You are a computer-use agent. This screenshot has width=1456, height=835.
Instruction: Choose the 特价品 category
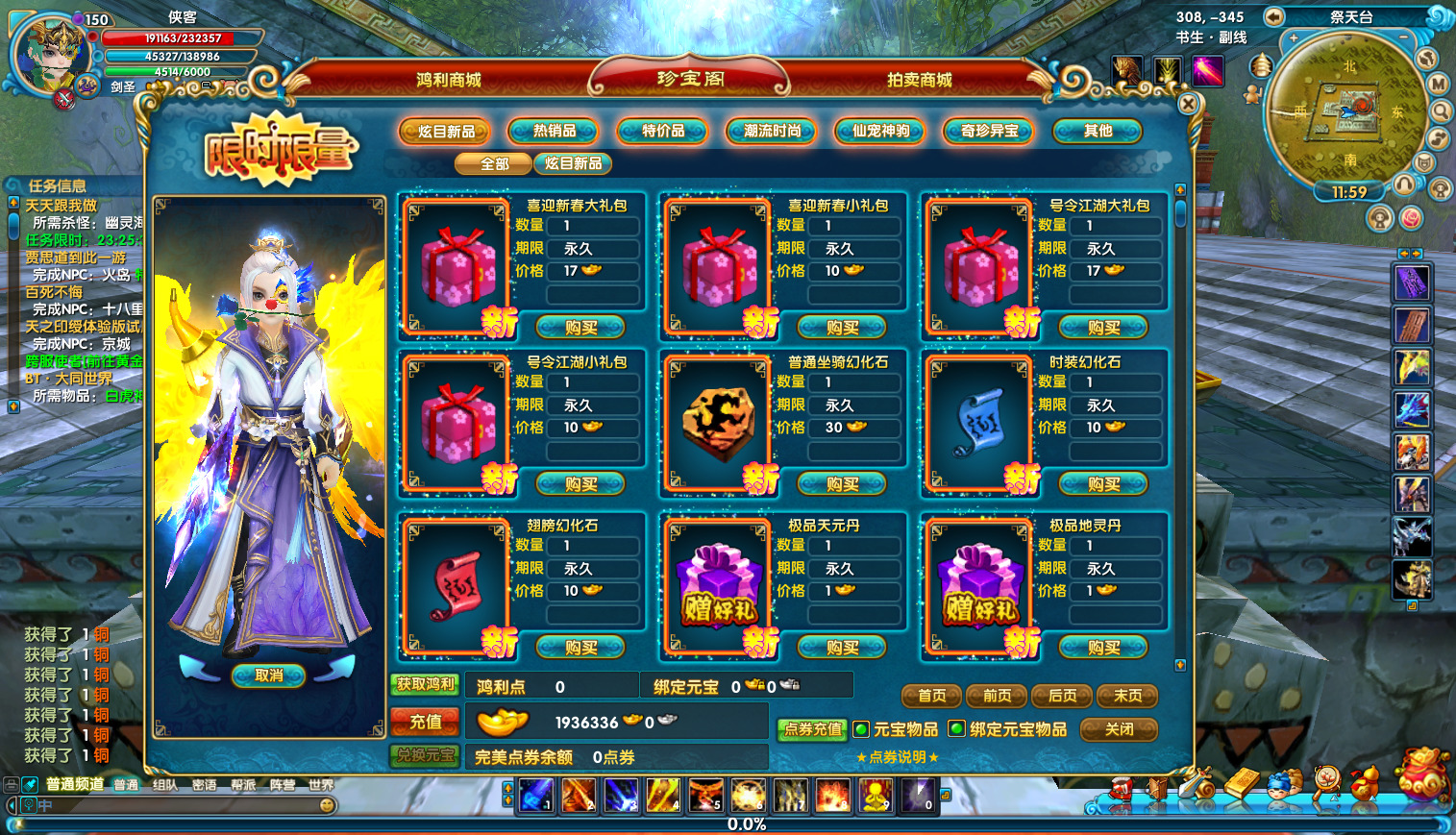coord(663,131)
